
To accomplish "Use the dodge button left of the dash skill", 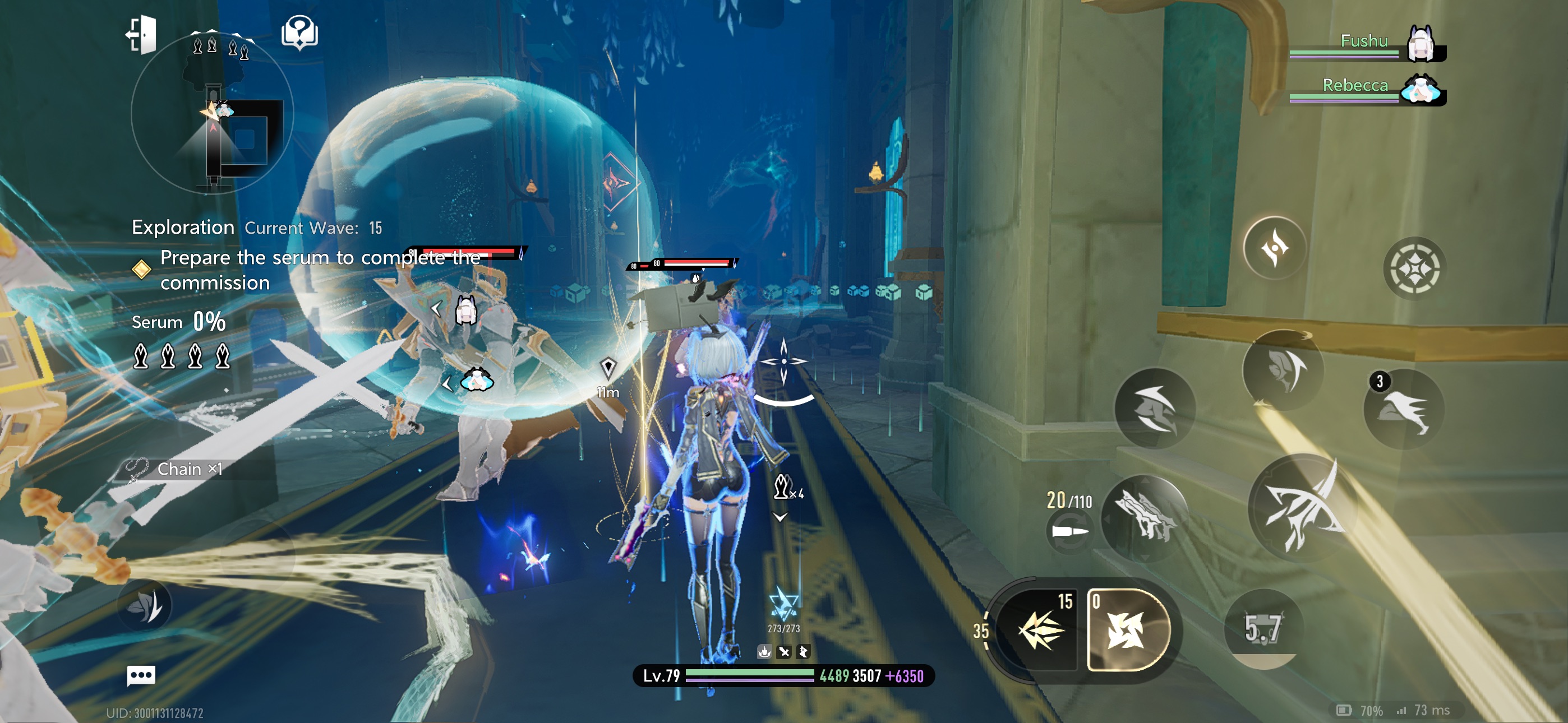I will (x=1154, y=409).
